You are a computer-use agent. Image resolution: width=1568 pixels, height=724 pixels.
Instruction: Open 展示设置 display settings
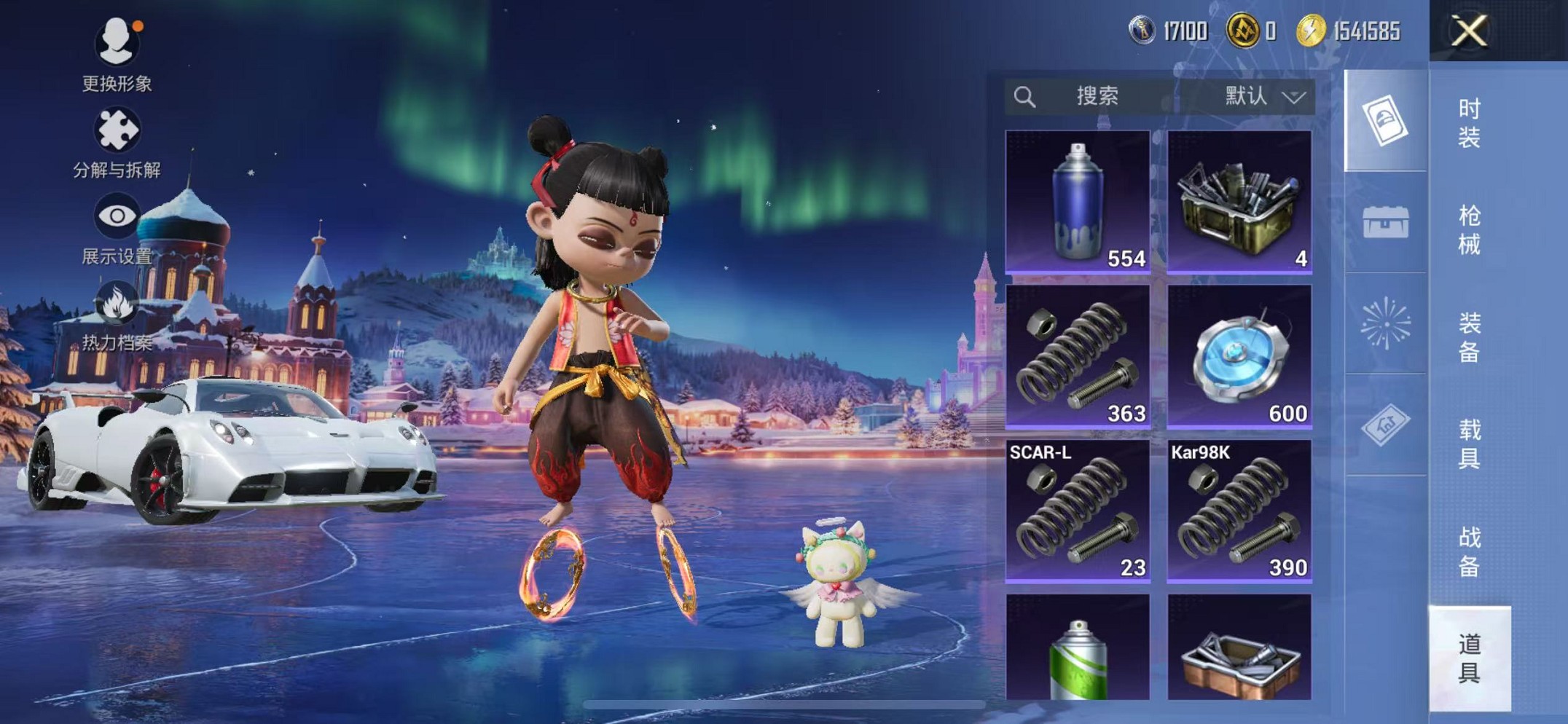[x=117, y=229]
